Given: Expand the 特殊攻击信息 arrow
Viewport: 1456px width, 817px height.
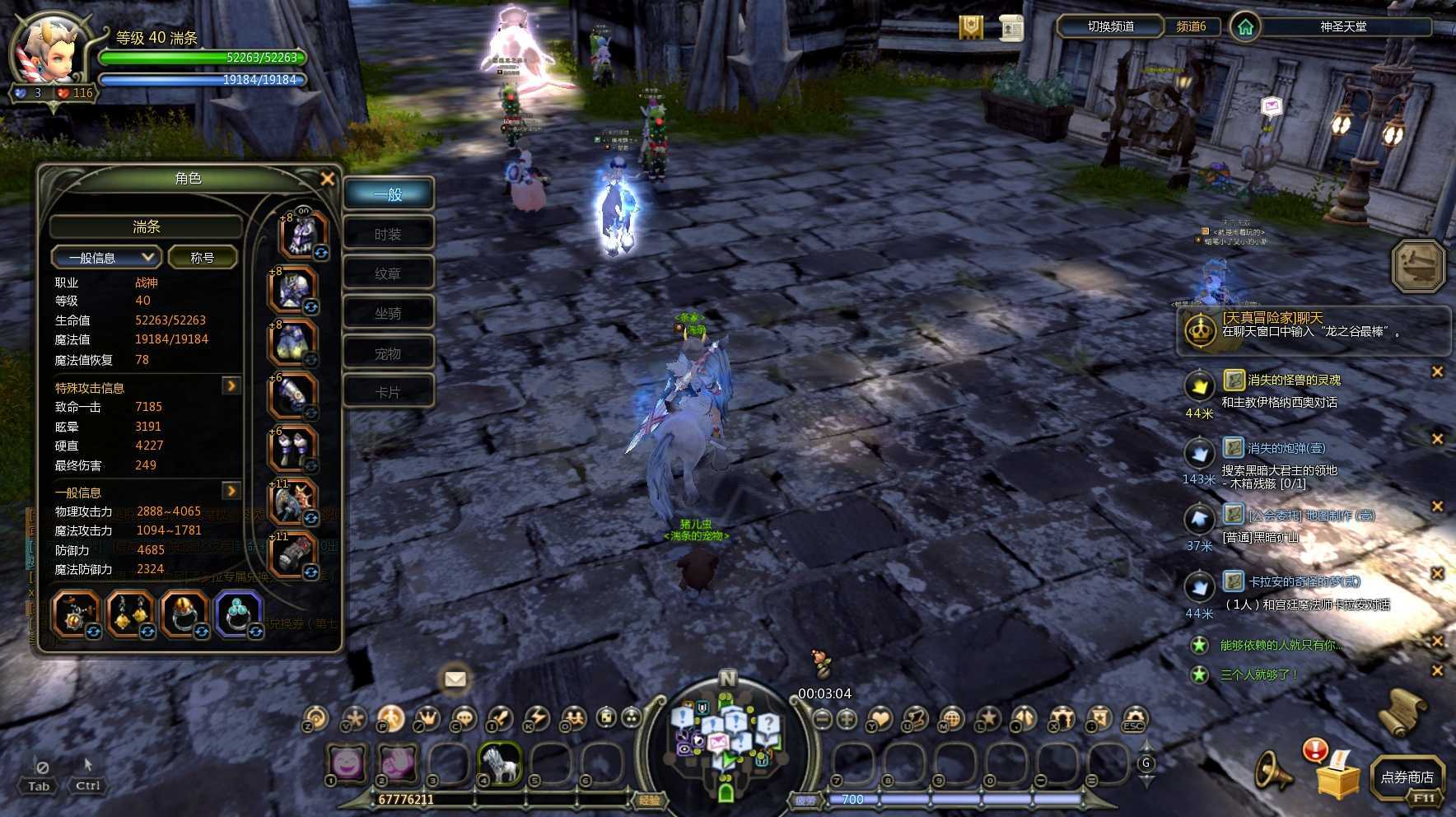Looking at the screenshot, I should coord(231,385).
